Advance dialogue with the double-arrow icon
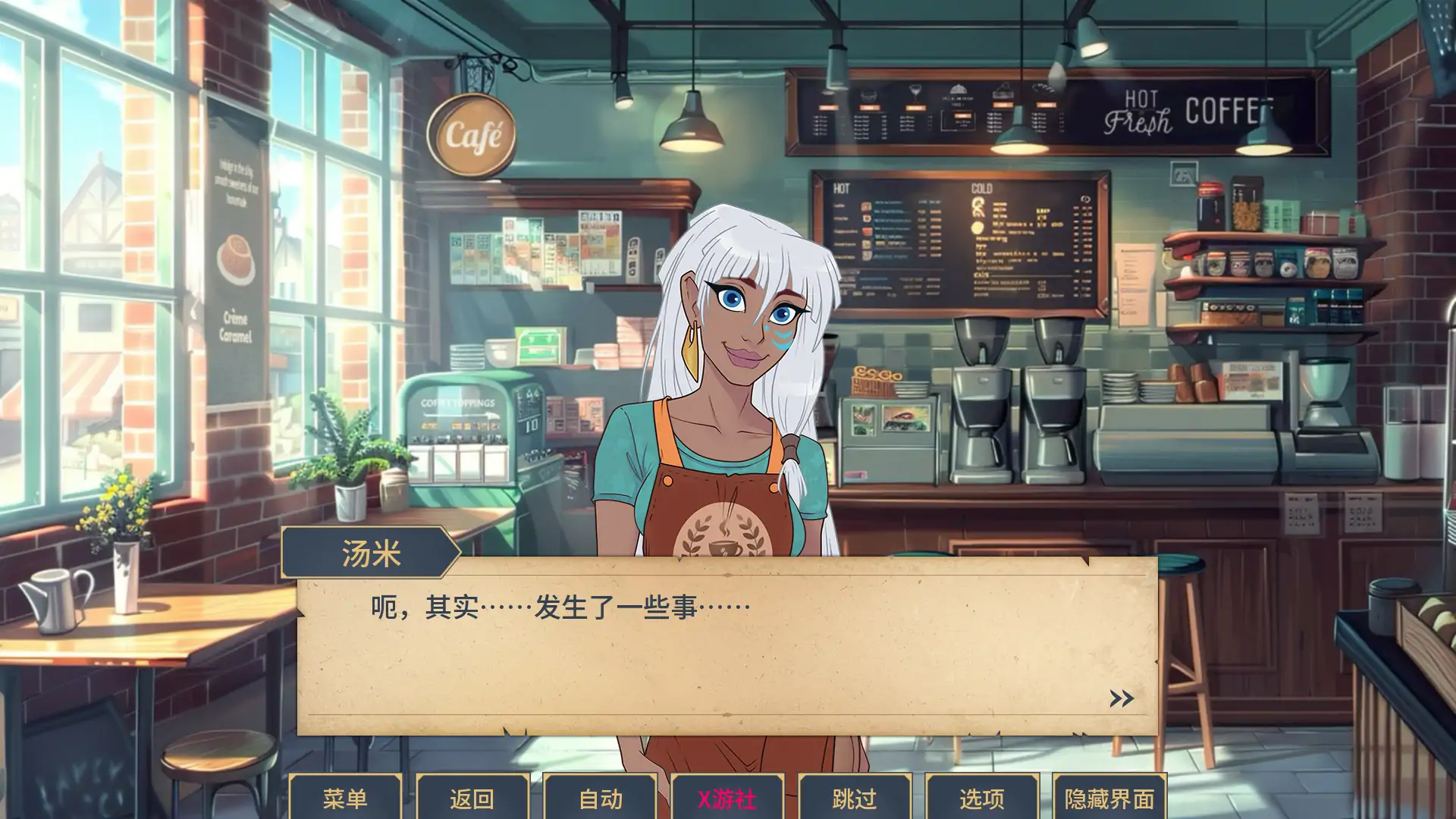Screen dimensions: 1456x819 point(1122,698)
